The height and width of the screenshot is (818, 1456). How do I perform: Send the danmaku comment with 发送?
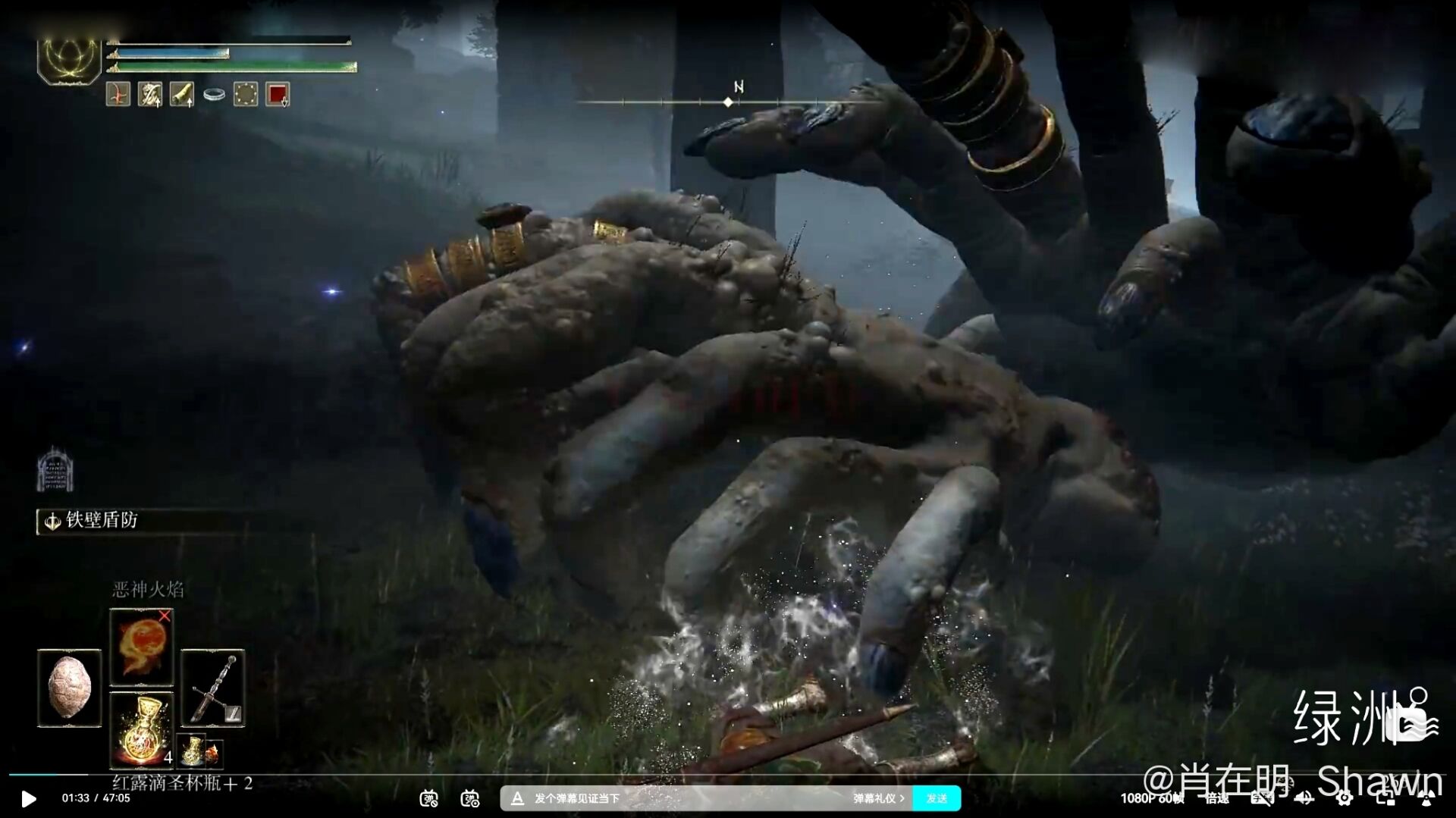tap(937, 798)
